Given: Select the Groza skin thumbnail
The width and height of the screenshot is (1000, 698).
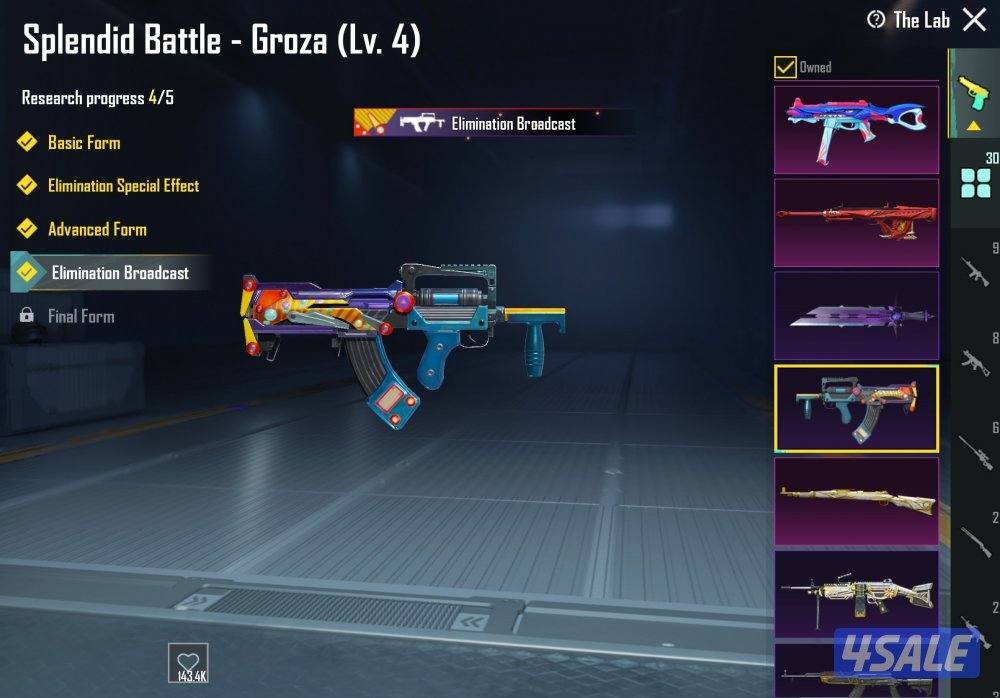Looking at the screenshot, I should click(x=856, y=408).
